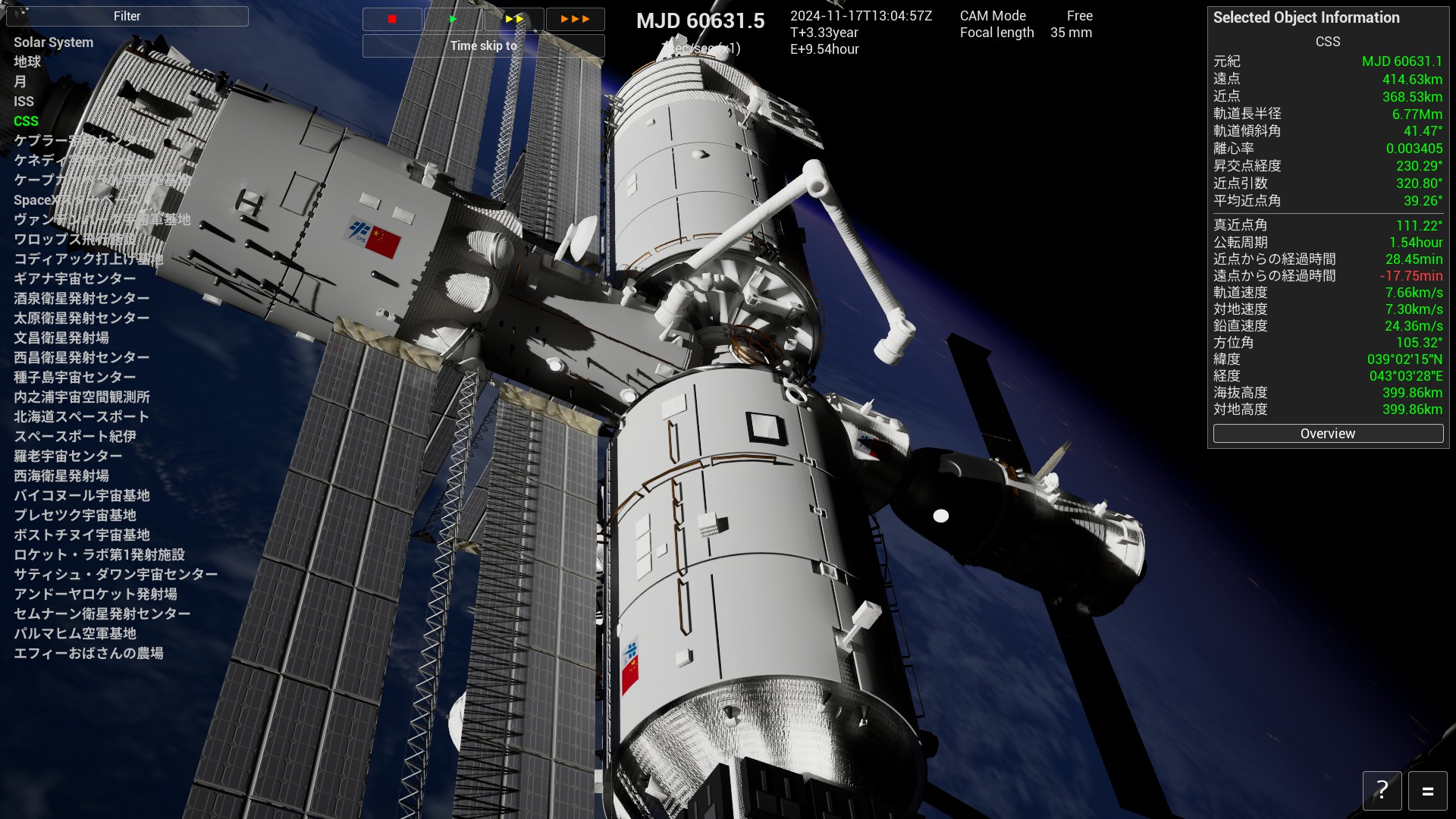1456x819 pixels.
Task: Open the equals-sign menu button
Action: click(x=1427, y=791)
